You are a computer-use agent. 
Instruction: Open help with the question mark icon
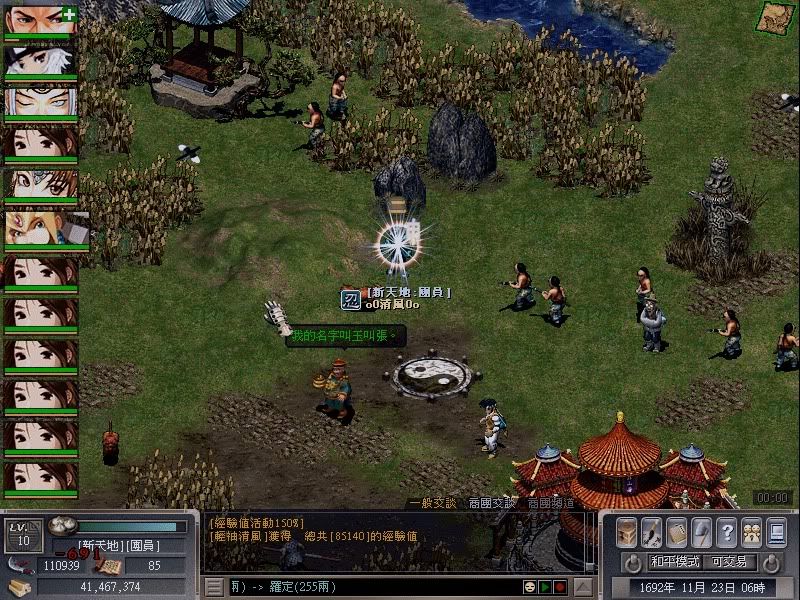[x=727, y=531]
